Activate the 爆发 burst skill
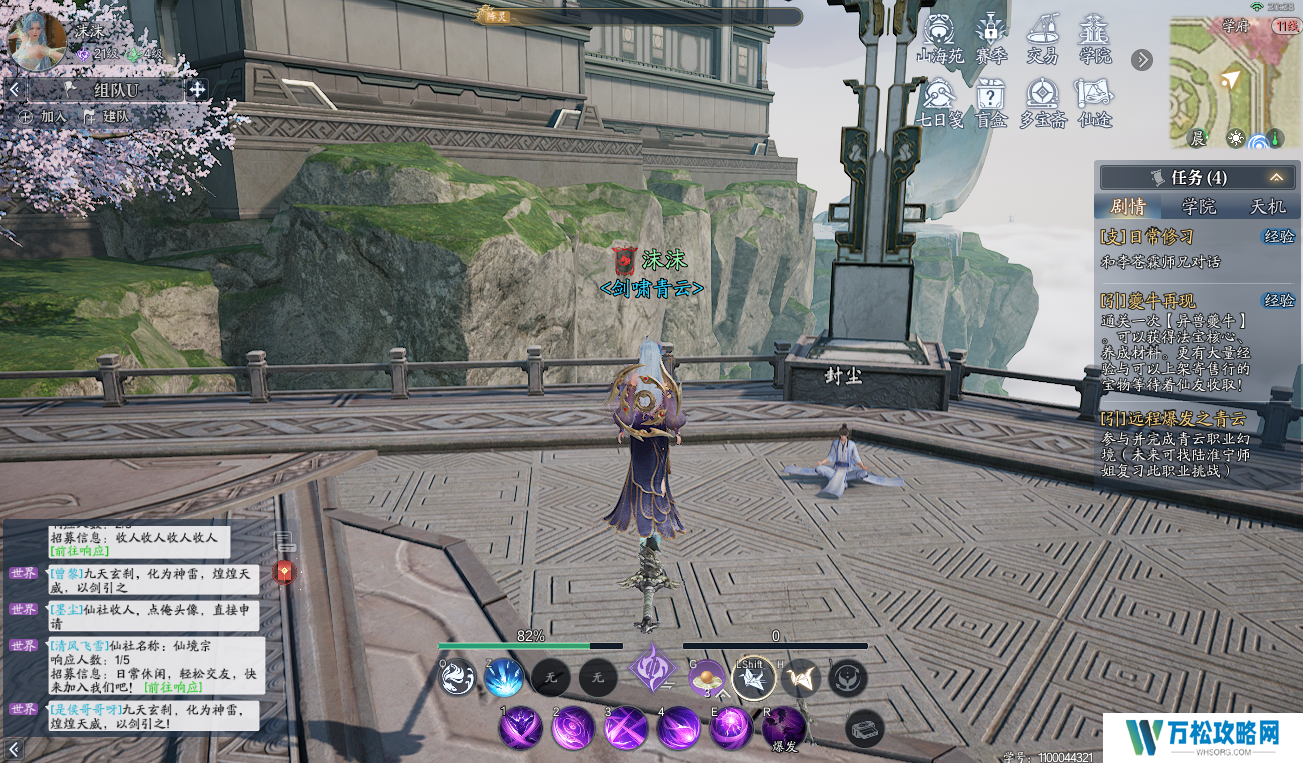Image resolution: width=1303 pixels, height=763 pixels. click(x=784, y=728)
